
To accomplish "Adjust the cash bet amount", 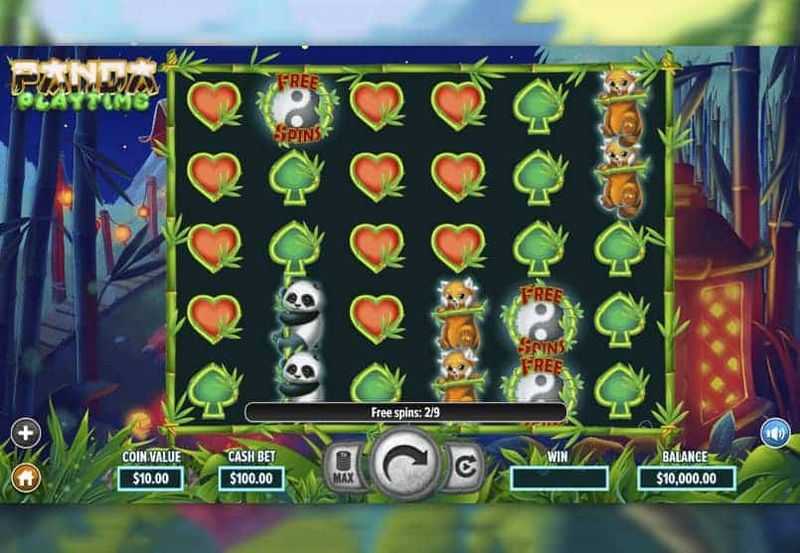I will coord(251,478).
